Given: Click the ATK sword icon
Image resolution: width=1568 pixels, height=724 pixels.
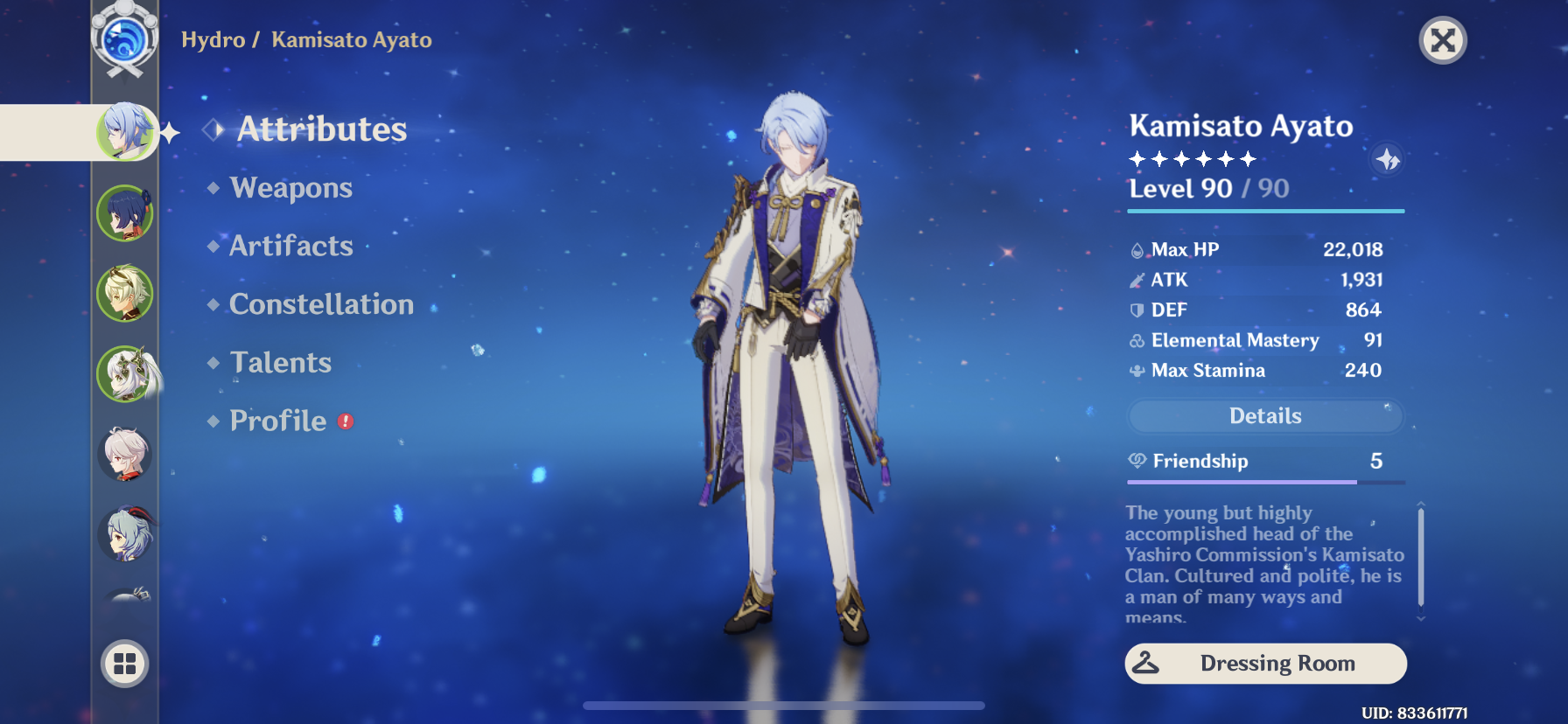Looking at the screenshot, I should click(1137, 280).
